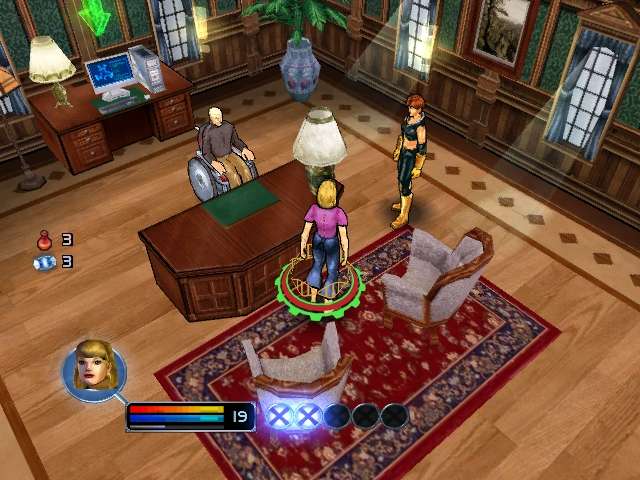Image resolution: width=640 pixels, height=480 pixels.
Task: Click the blonde character portrait
Action: (x=93, y=368)
